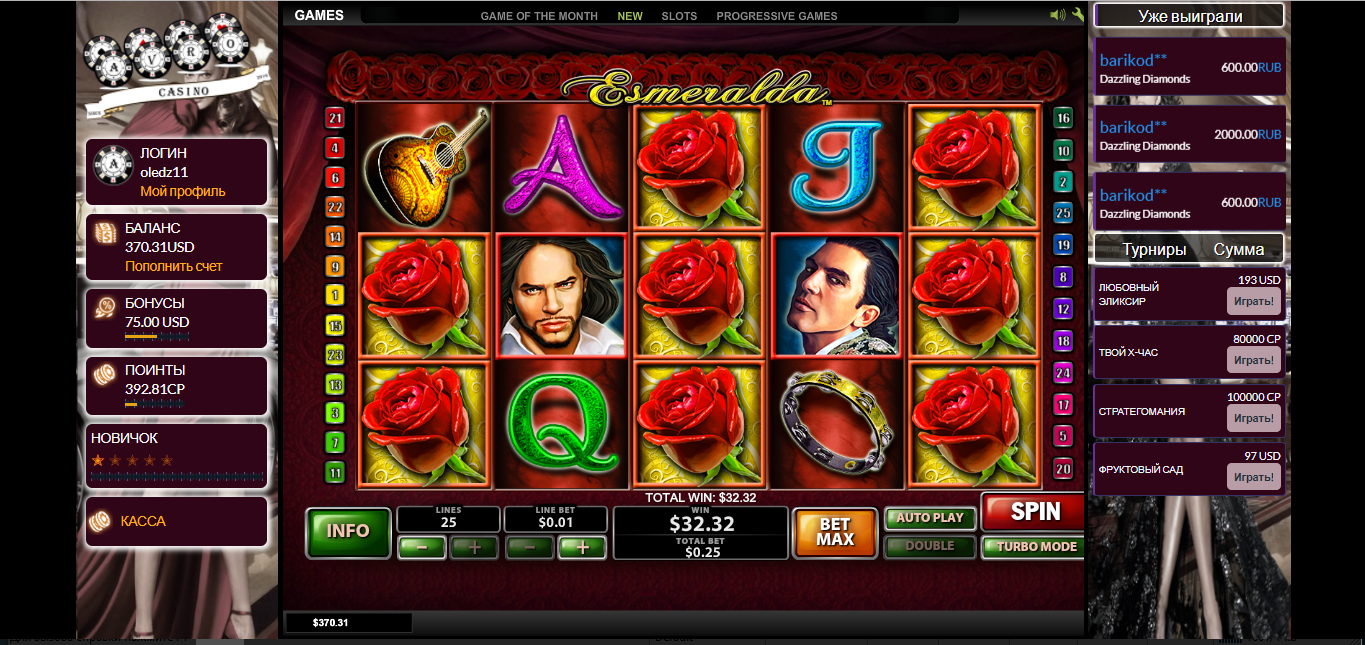Image resolution: width=1365 pixels, height=645 pixels.
Task: Click the BET MAX button
Action: 834,532
